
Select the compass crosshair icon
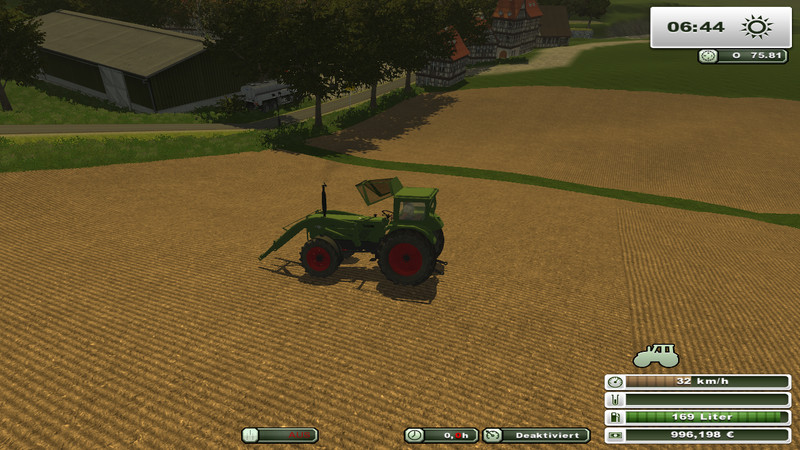[708, 57]
